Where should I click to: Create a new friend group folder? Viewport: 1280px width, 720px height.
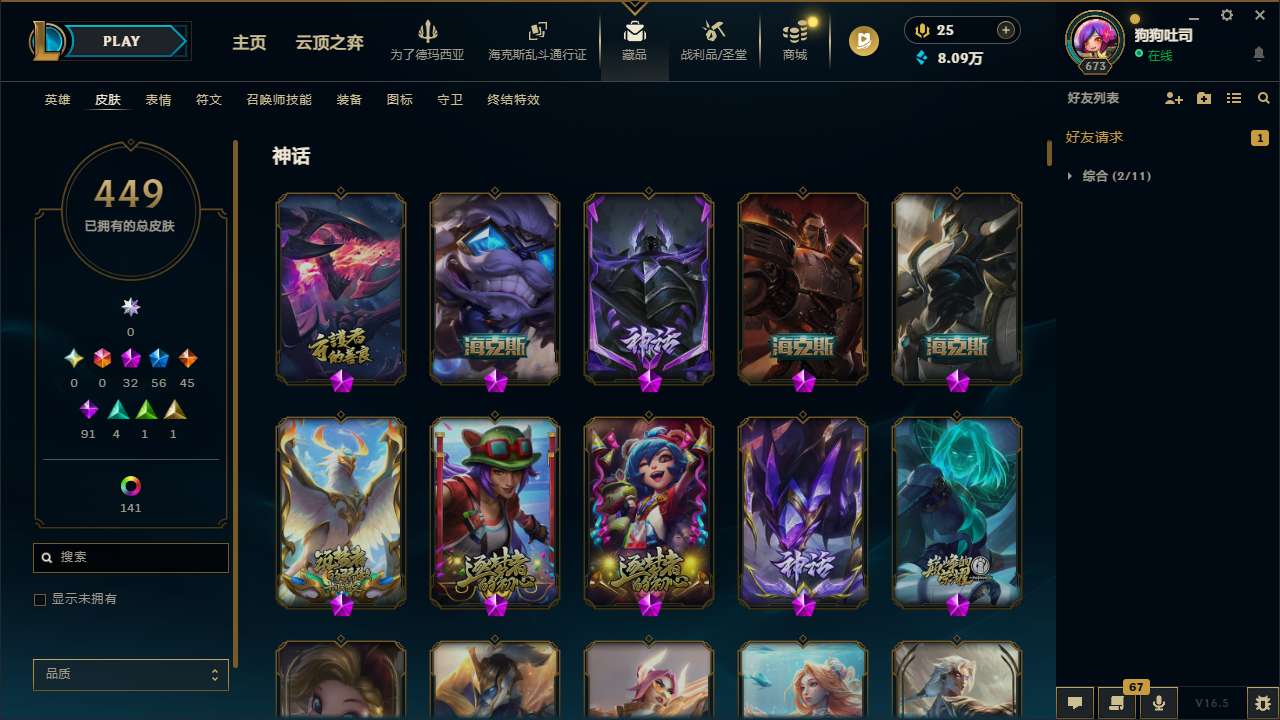pyautogui.click(x=1204, y=97)
